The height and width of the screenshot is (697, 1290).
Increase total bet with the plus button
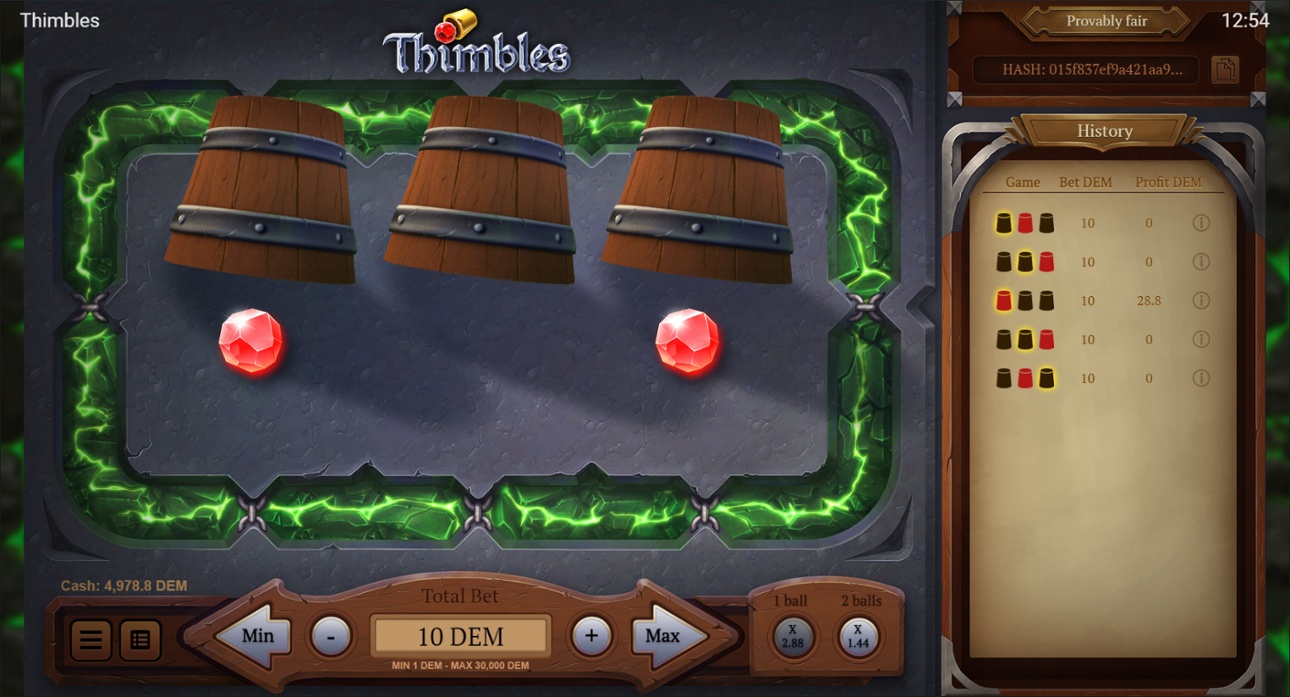point(591,636)
